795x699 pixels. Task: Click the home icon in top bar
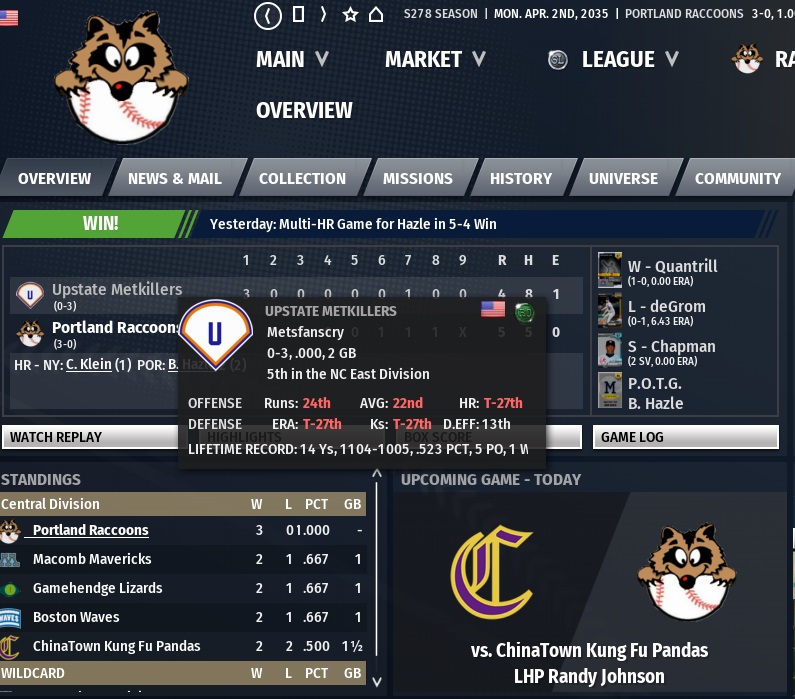coord(376,15)
